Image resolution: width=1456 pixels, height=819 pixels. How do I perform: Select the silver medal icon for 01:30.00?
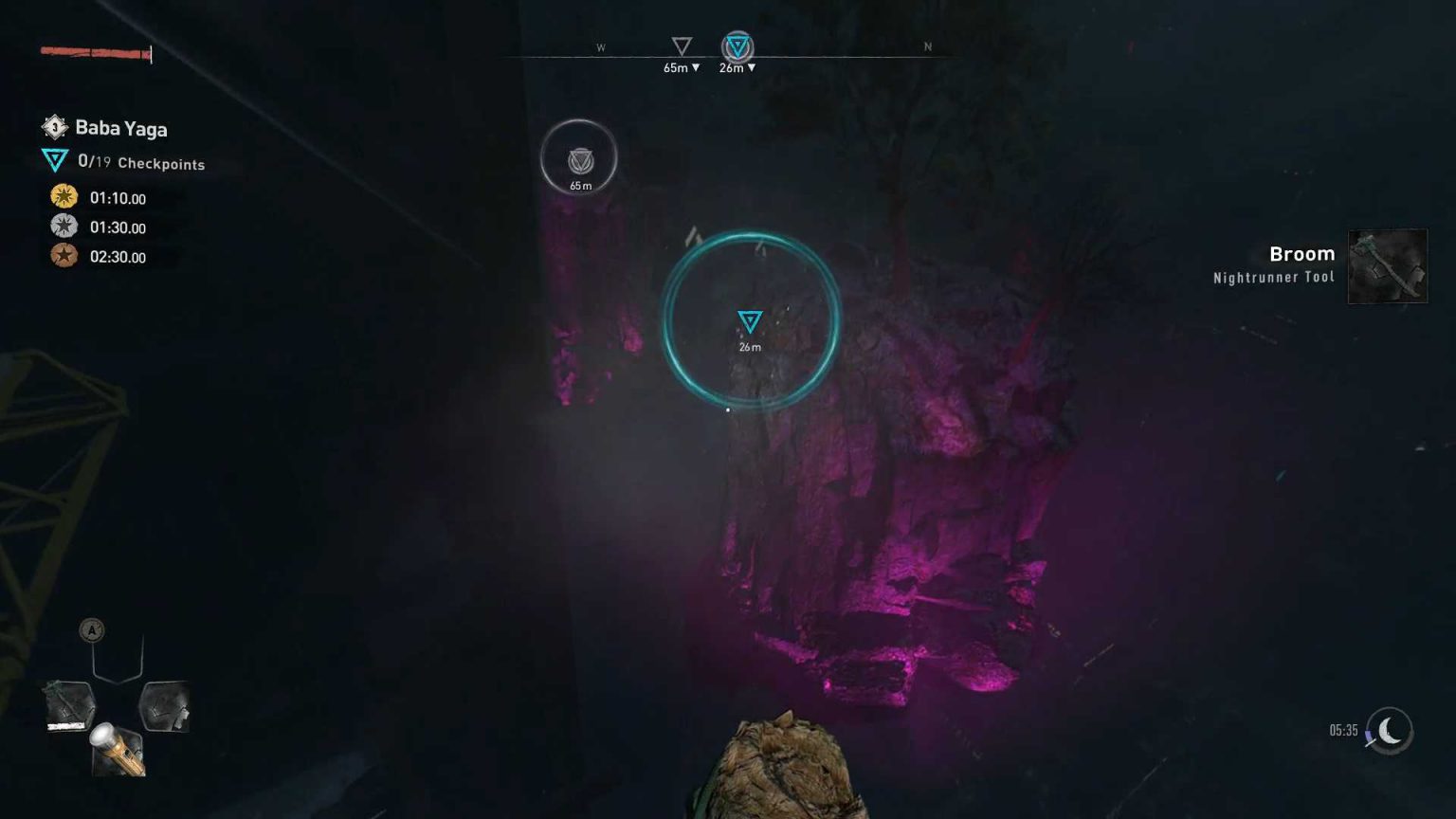coord(63,227)
